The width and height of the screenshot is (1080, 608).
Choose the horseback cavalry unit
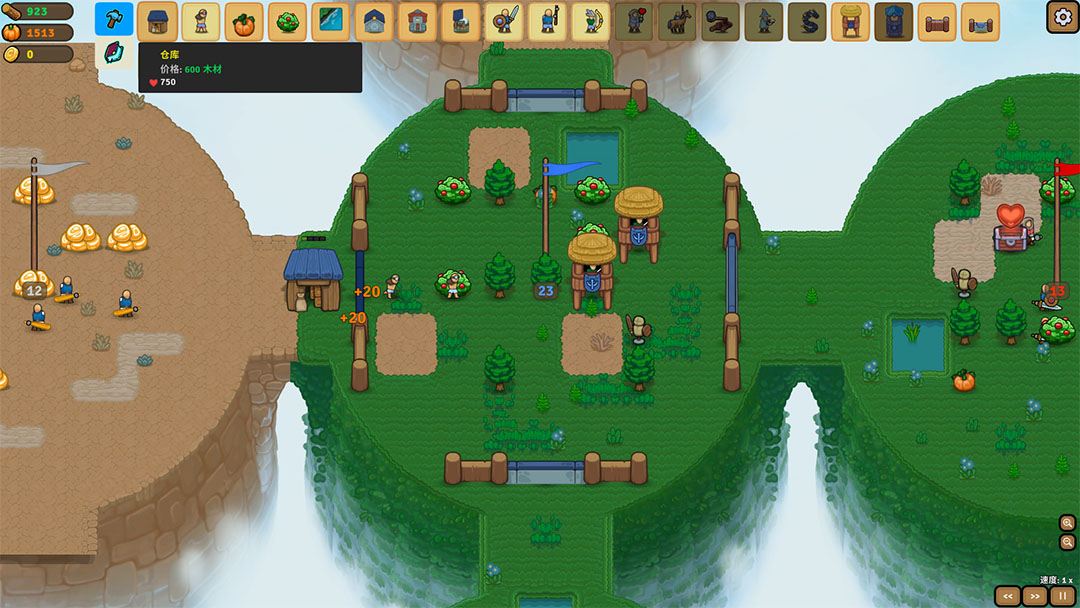(x=678, y=21)
